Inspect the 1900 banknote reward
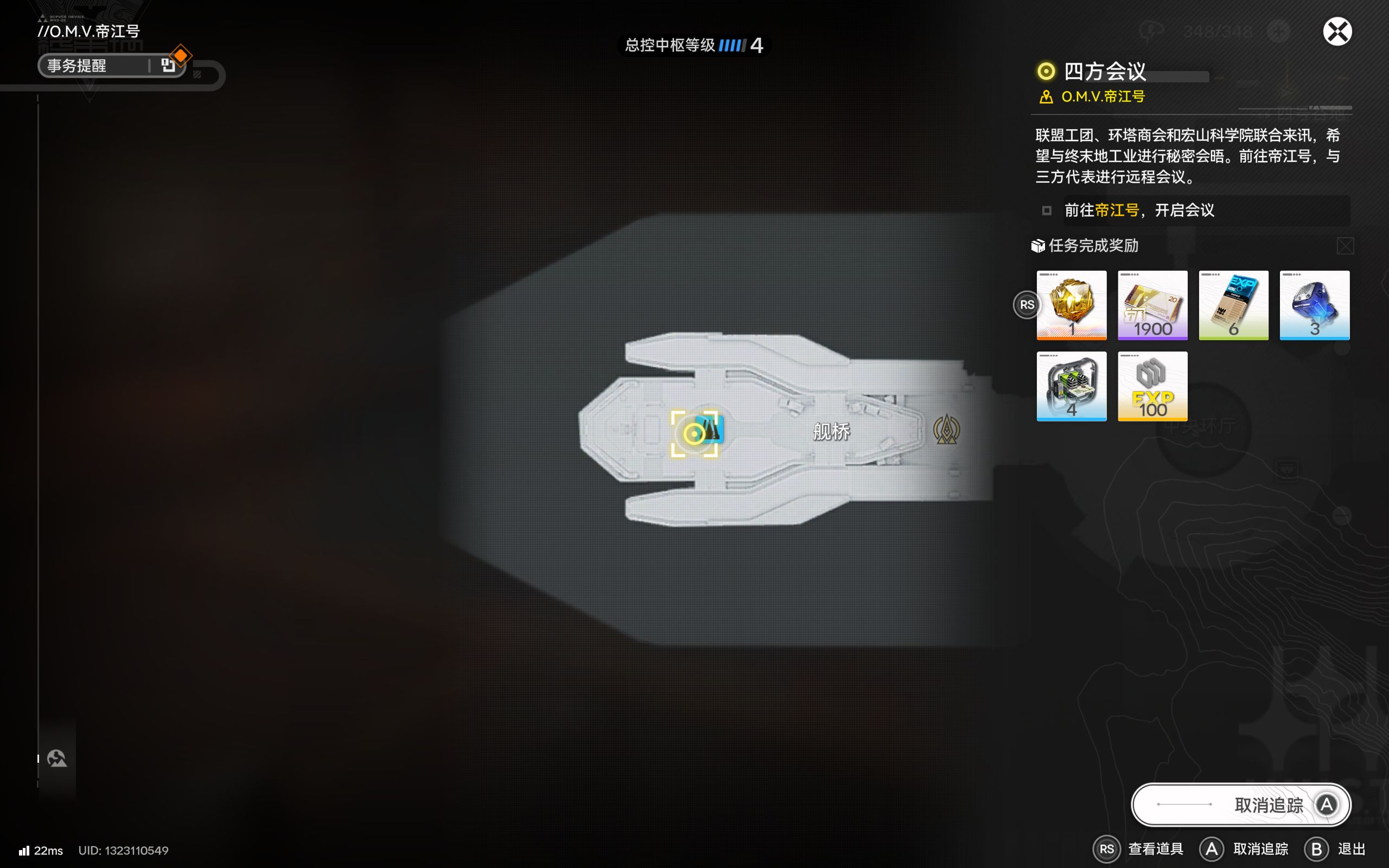Viewport: 1389px width, 868px height. tap(1152, 305)
